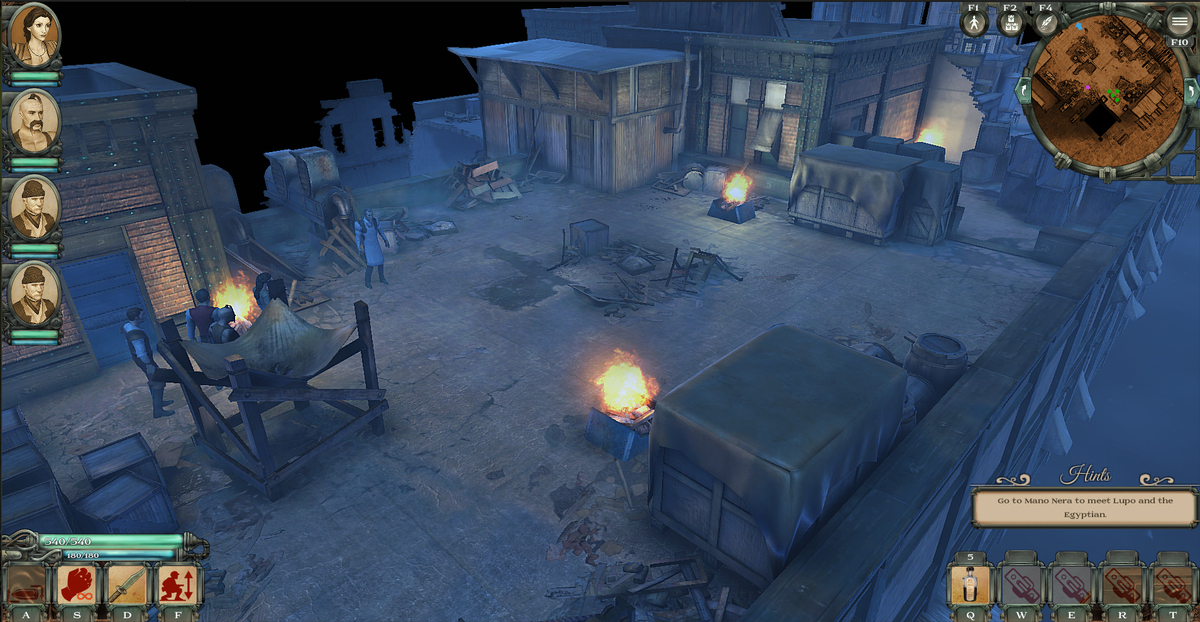Viewport: 1200px width, 622px height.
Task: Click the Hints objective text panel
Action: [1084, 507]
